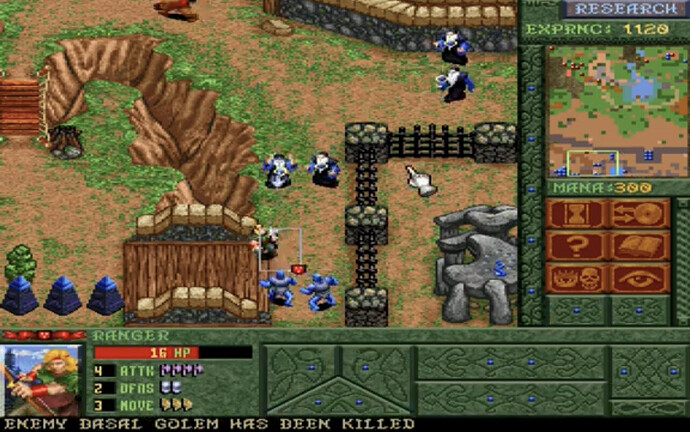This screenshot has height=432, width=690.
Task: Click the minimap overview
Action: [617, 110]
